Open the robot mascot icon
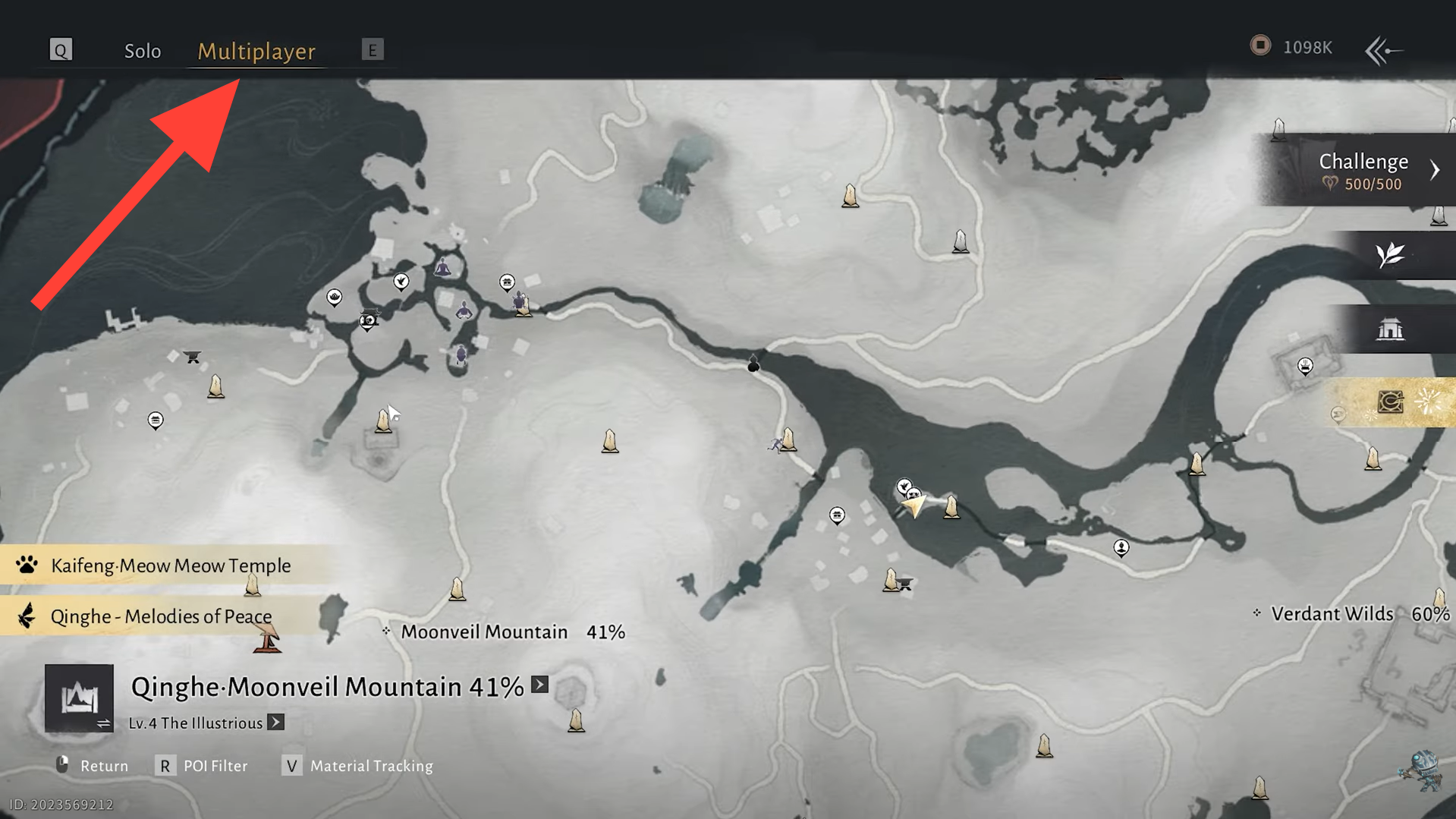 click(x=1420, y=770)
